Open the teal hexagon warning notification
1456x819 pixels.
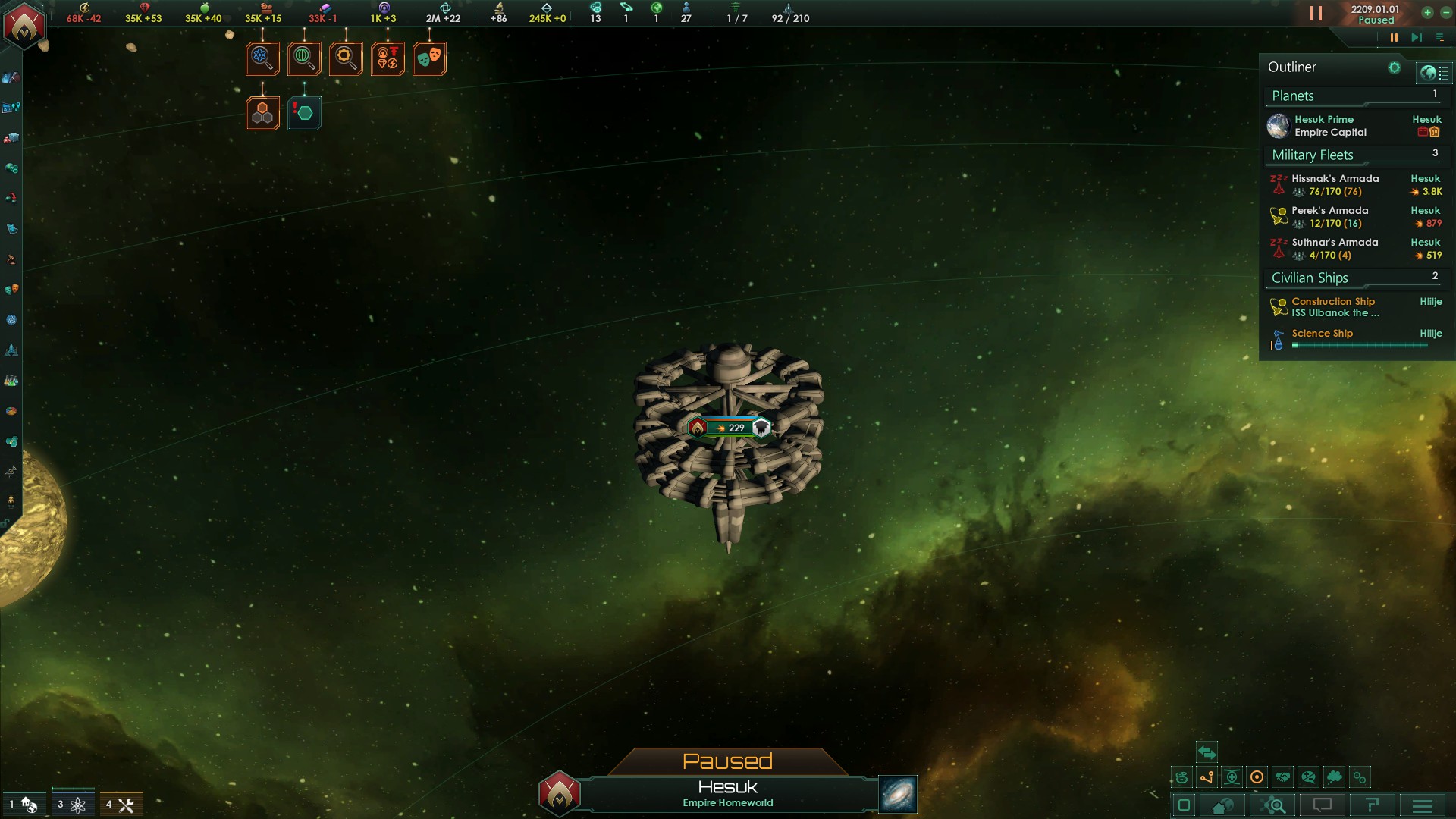pyautogui.click(x=304, y=114)
